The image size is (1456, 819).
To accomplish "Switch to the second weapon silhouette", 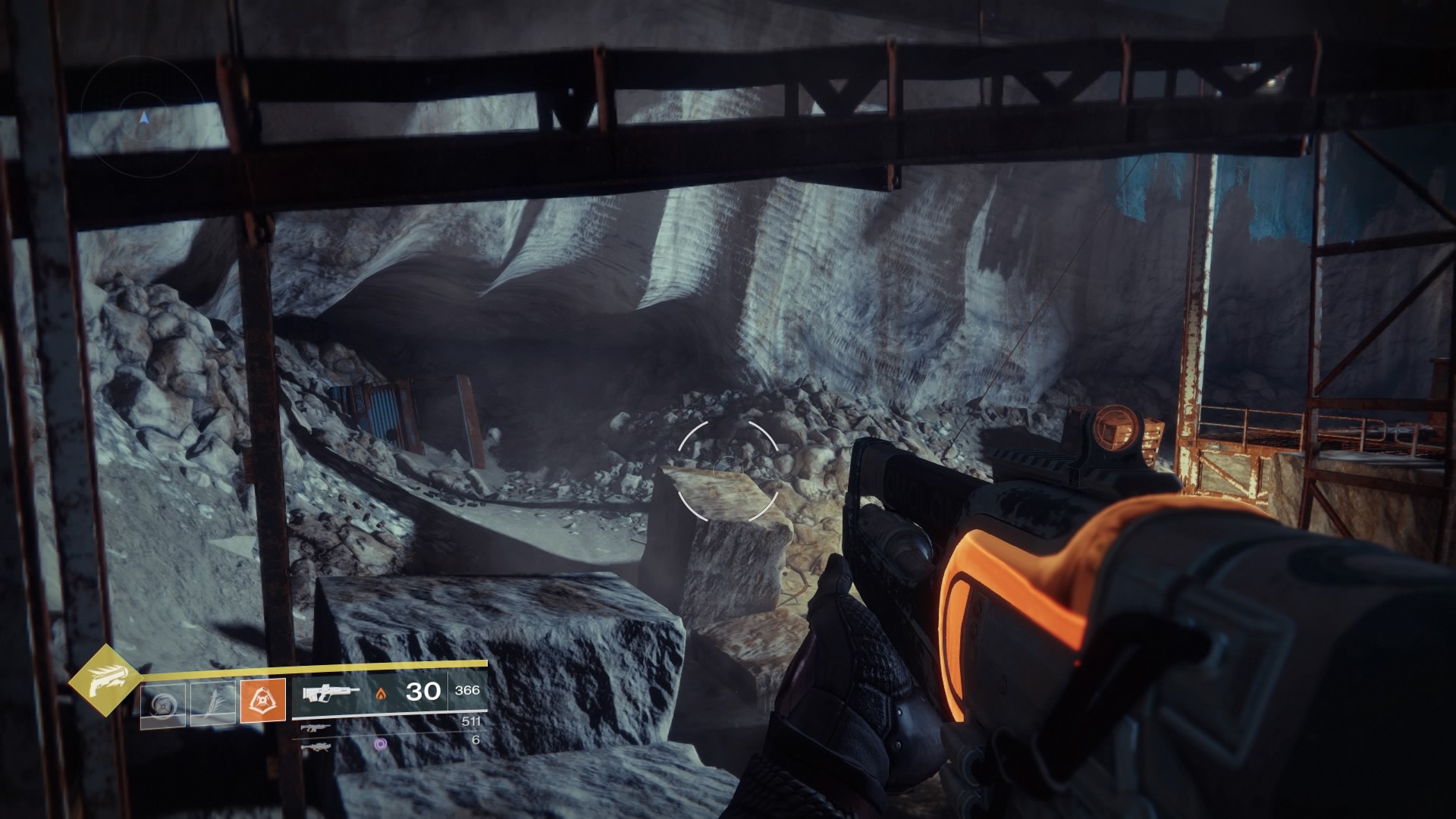I will click(316, 728).
